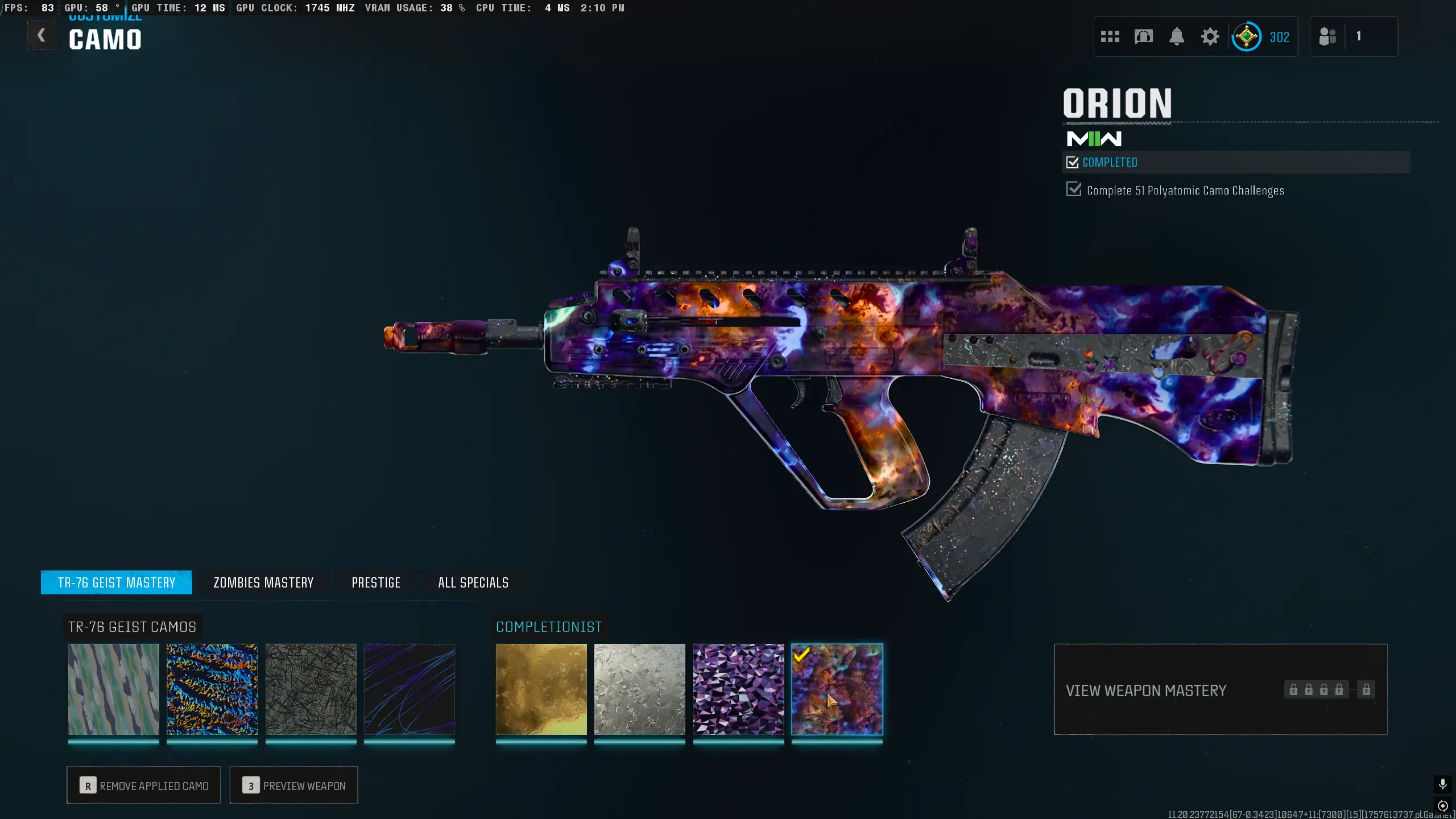
Task: Preview the weapon
Action: 294,785
